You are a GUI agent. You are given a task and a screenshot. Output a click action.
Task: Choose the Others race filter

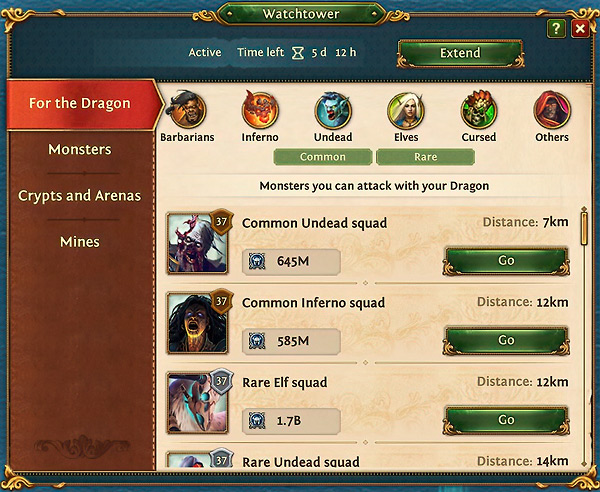tap(552, 112)
